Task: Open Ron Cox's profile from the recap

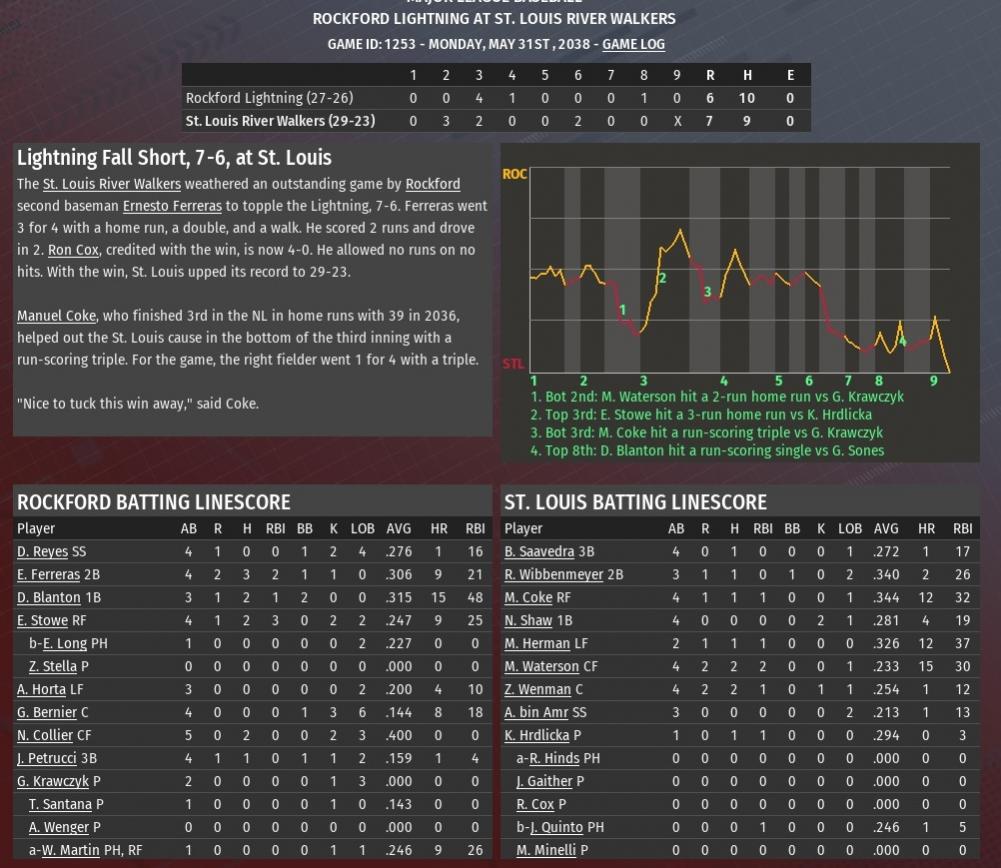Action: tap(73, 250)
